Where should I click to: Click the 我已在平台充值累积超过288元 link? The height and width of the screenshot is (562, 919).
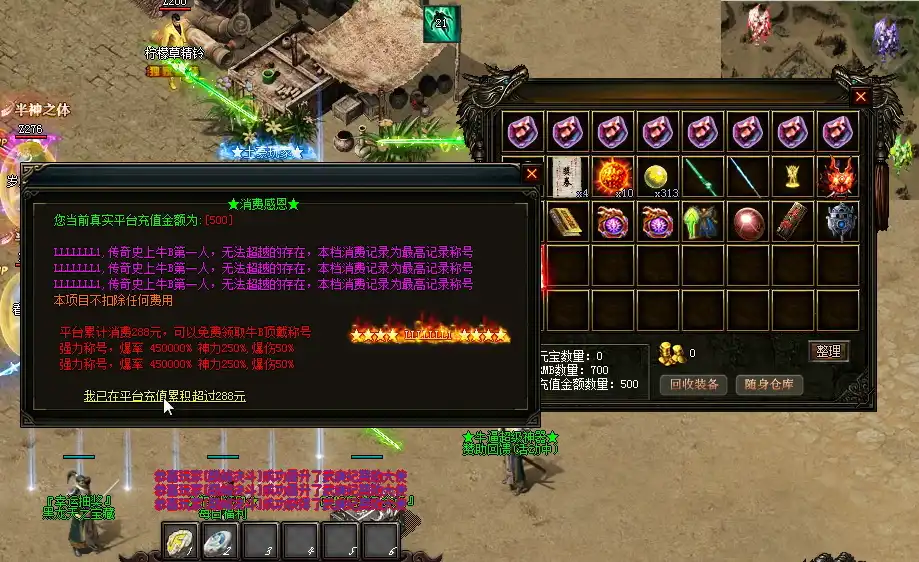165,396
